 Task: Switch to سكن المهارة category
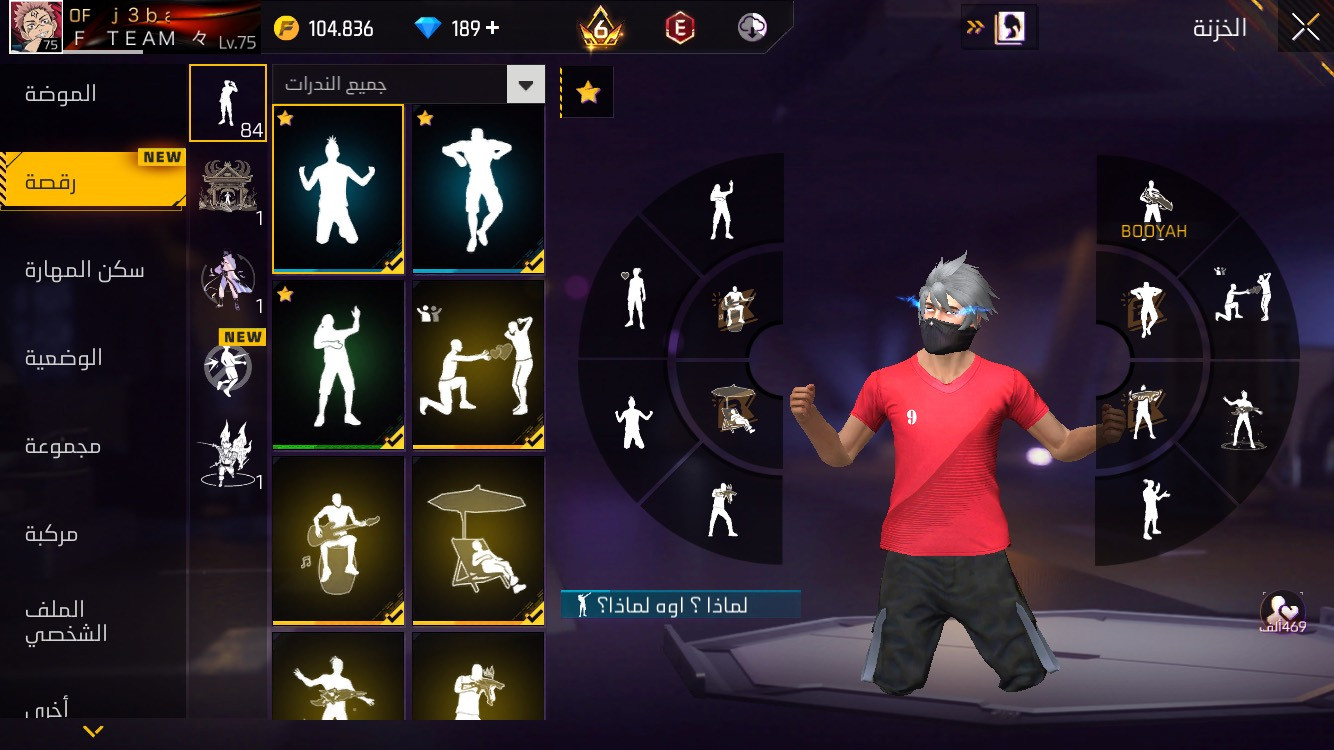coord(85,270)
